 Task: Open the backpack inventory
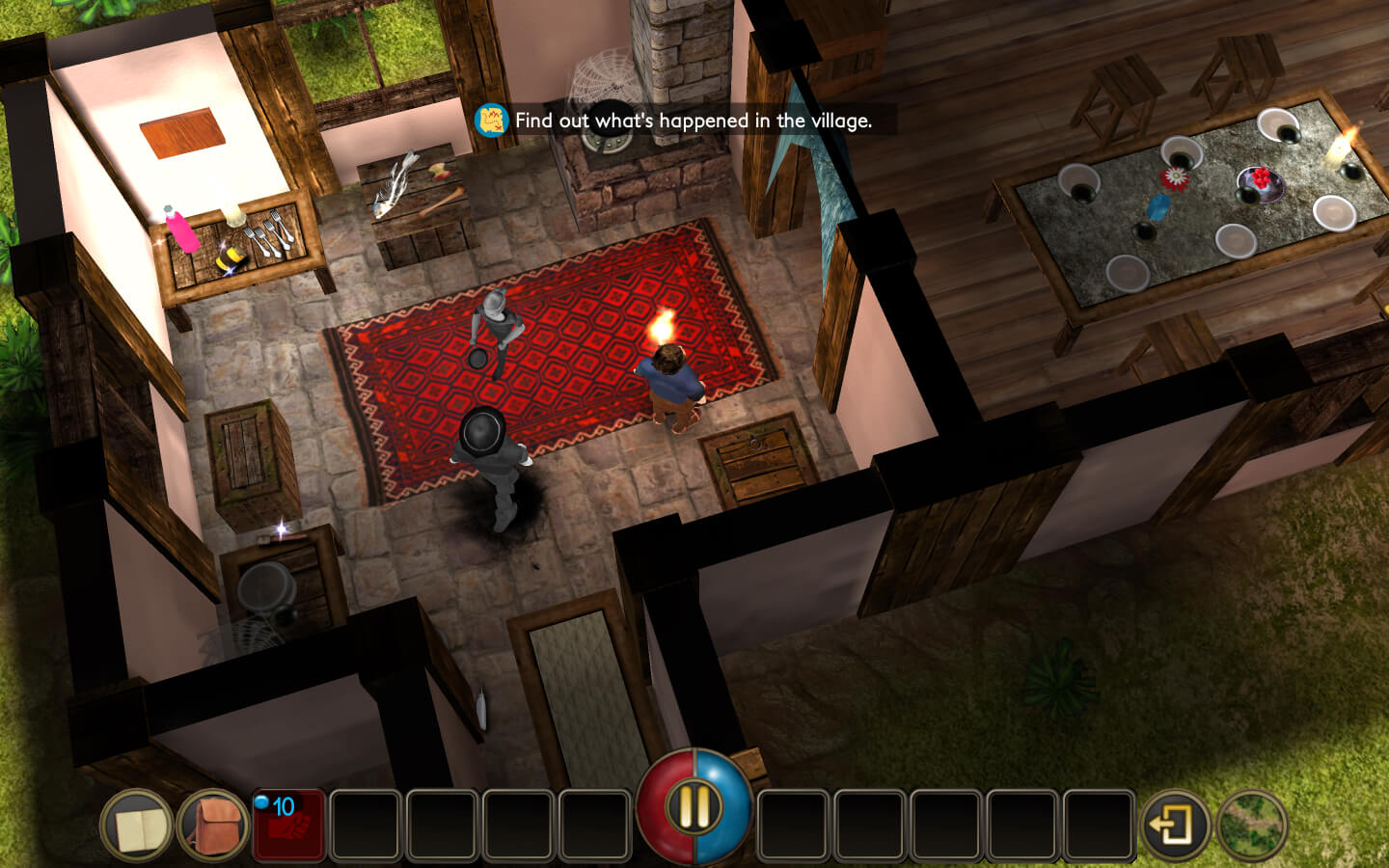coord(213,827)
